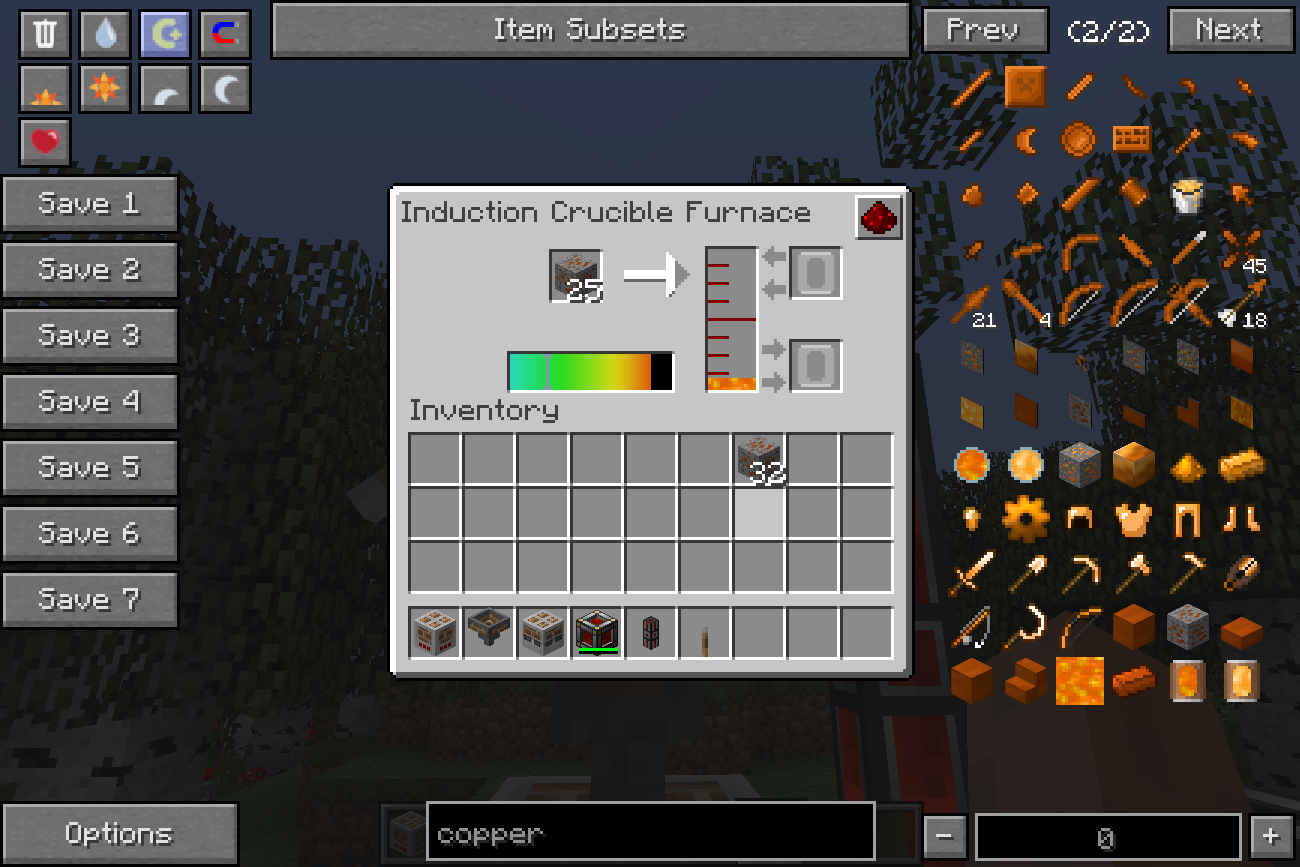Click the copper gear in item panel
This screenshot has height=867, width=1300.
point(1025,519)
